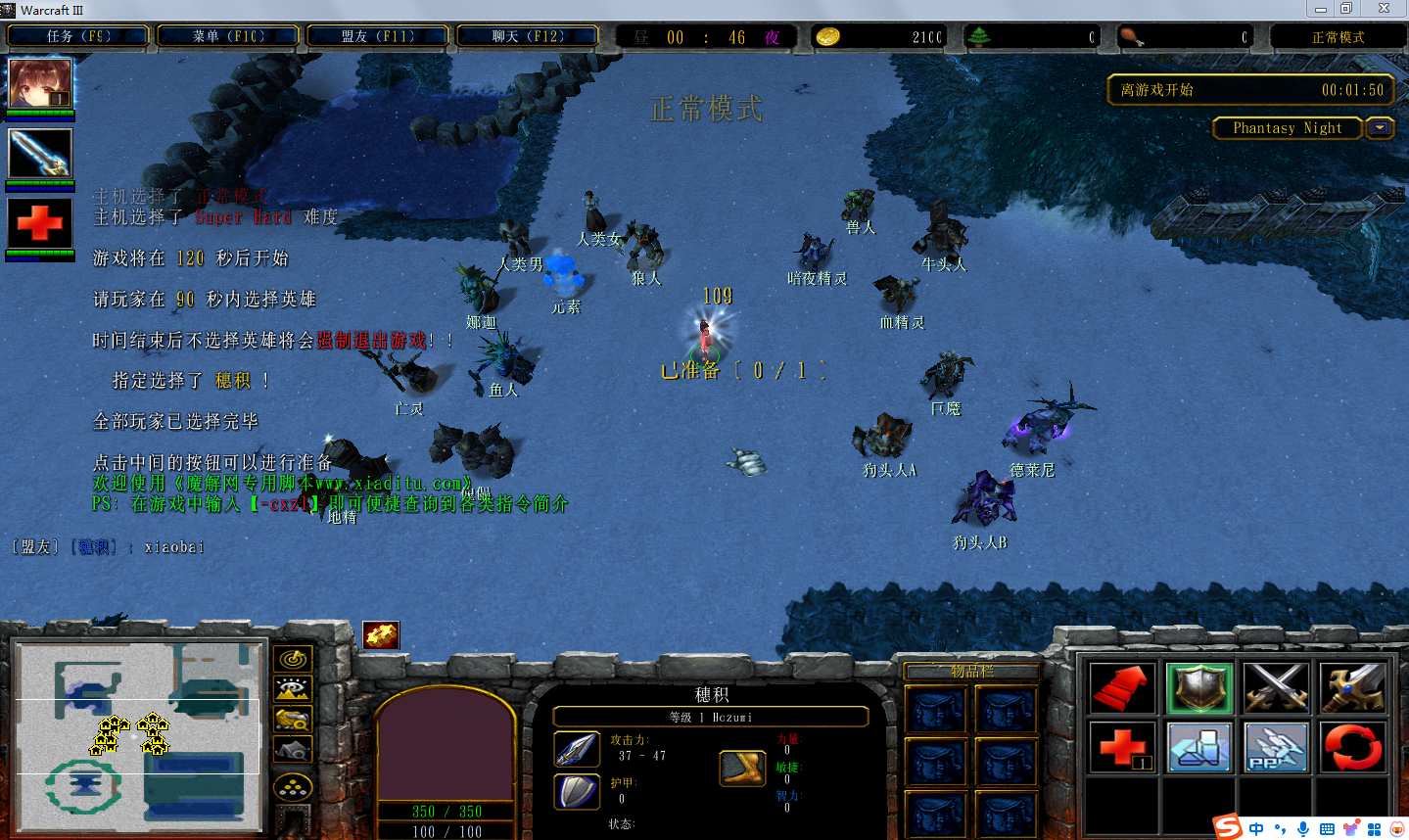Click the minimap to move the camera
Image resolution: width=1409 pixels, height=840 pixels.
coord(138,735)
